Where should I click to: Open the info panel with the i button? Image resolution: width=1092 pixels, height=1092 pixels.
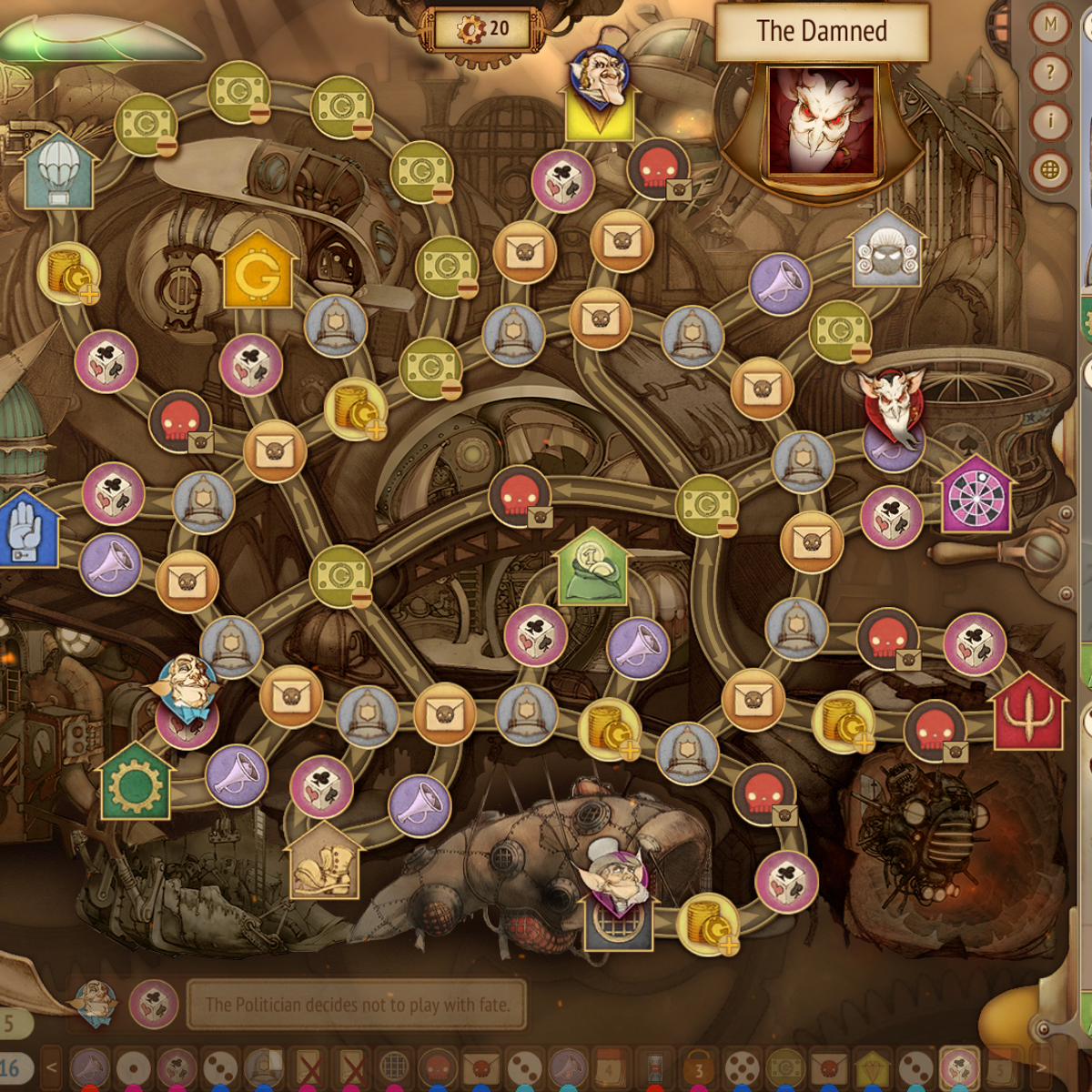click(x=1051, y=121)
